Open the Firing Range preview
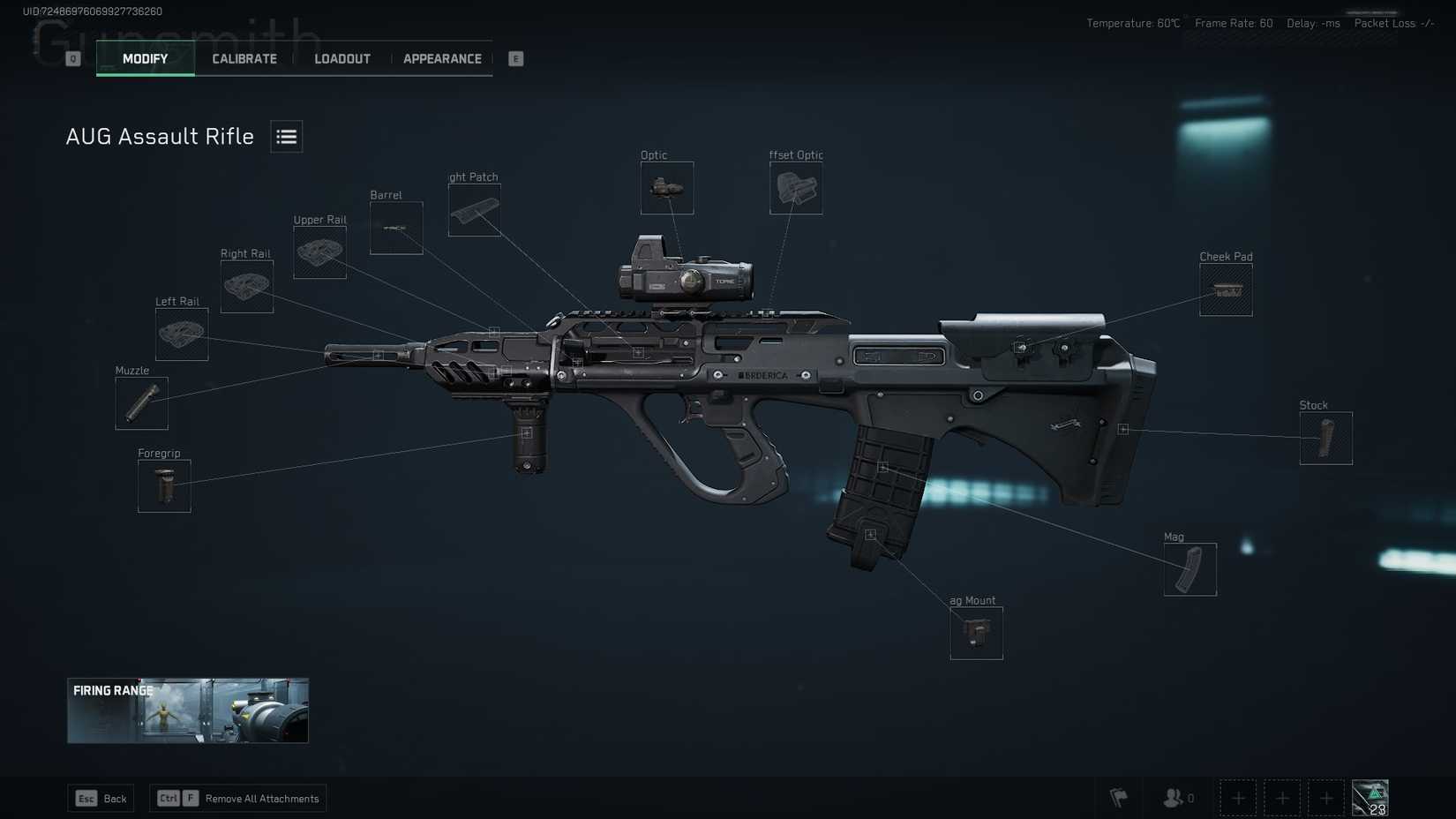 click(x=187, y=710)
